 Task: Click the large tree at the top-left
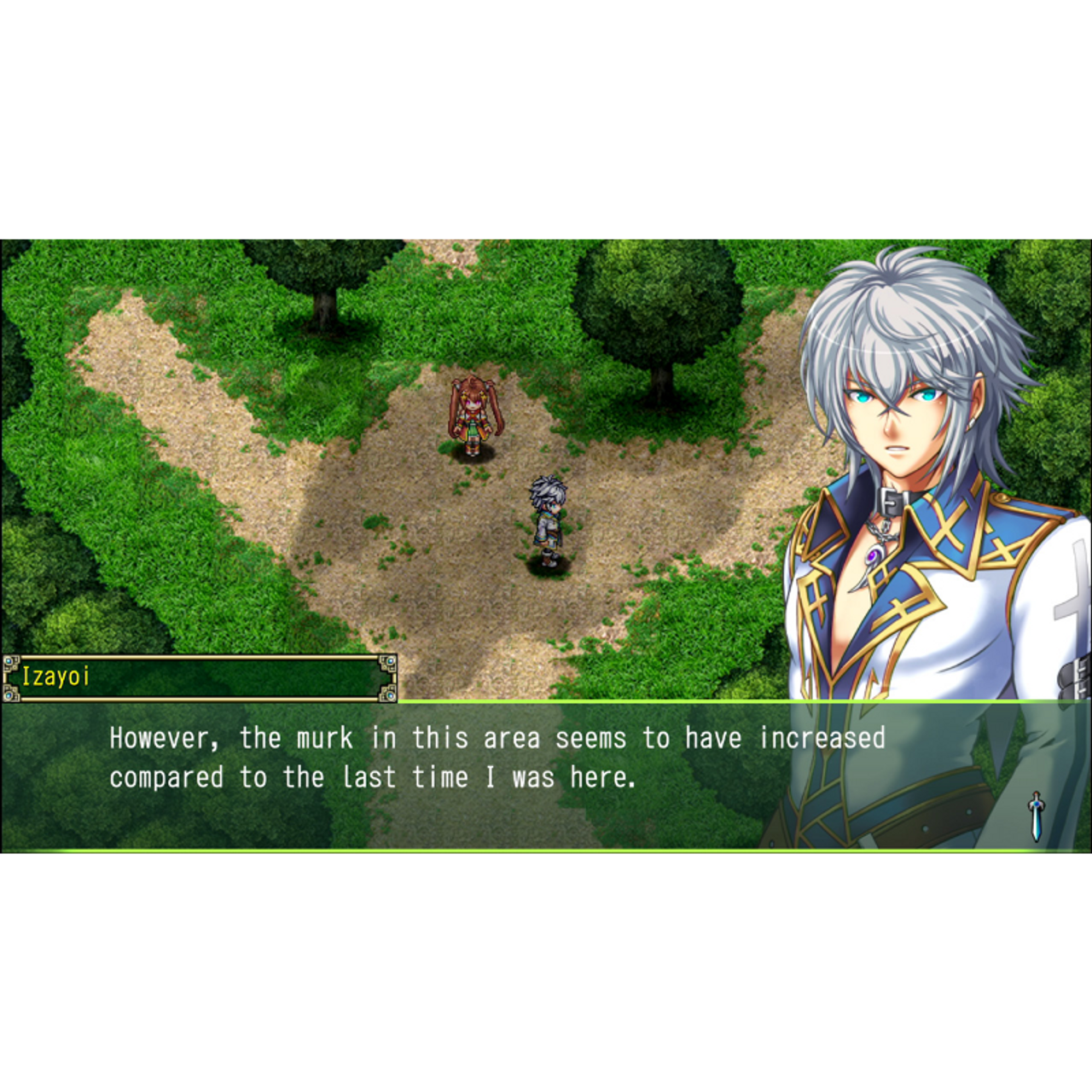(x=324, y=290)
